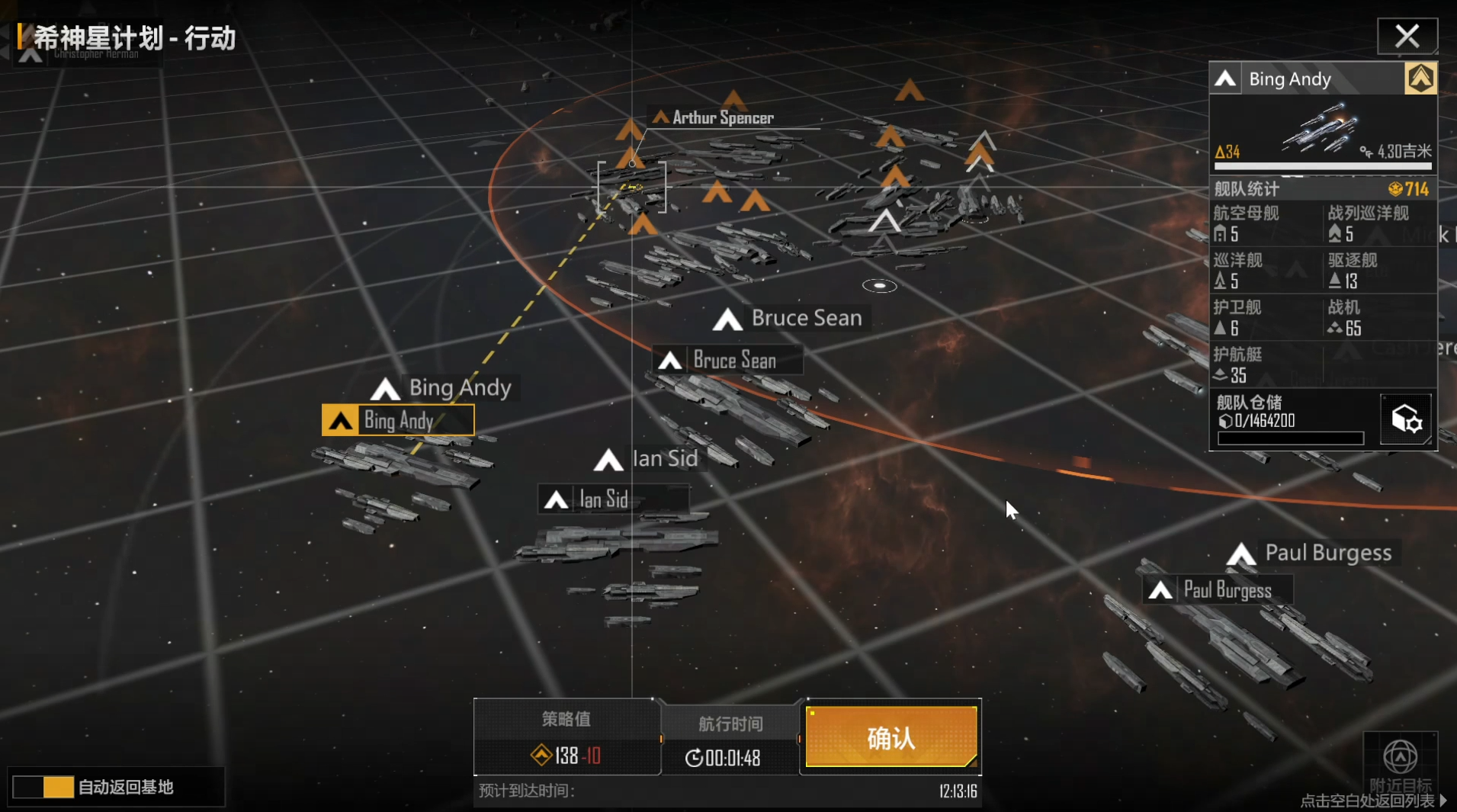Close the action screen with the X
The height and width of the screenshot is (812, 1457).
1407,36
